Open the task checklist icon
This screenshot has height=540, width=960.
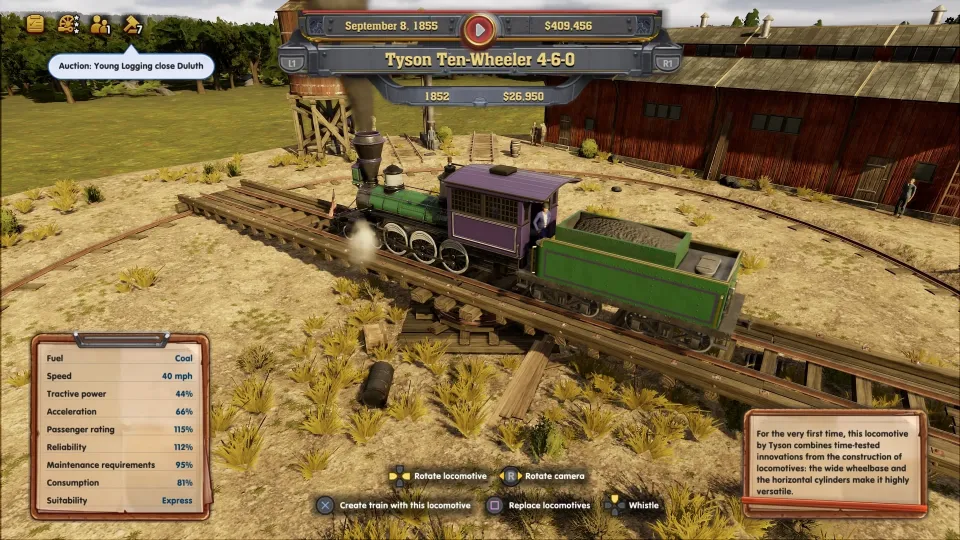[35, 23]
